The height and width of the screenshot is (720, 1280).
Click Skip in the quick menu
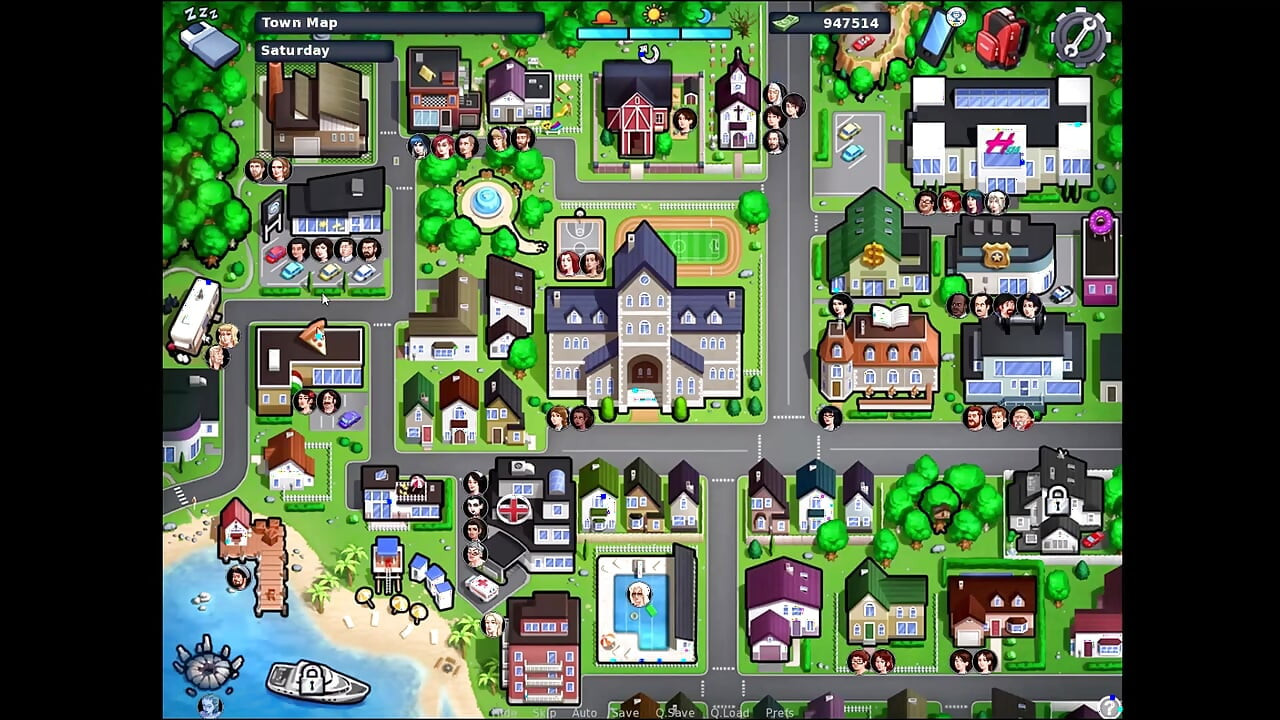(544, 713)
